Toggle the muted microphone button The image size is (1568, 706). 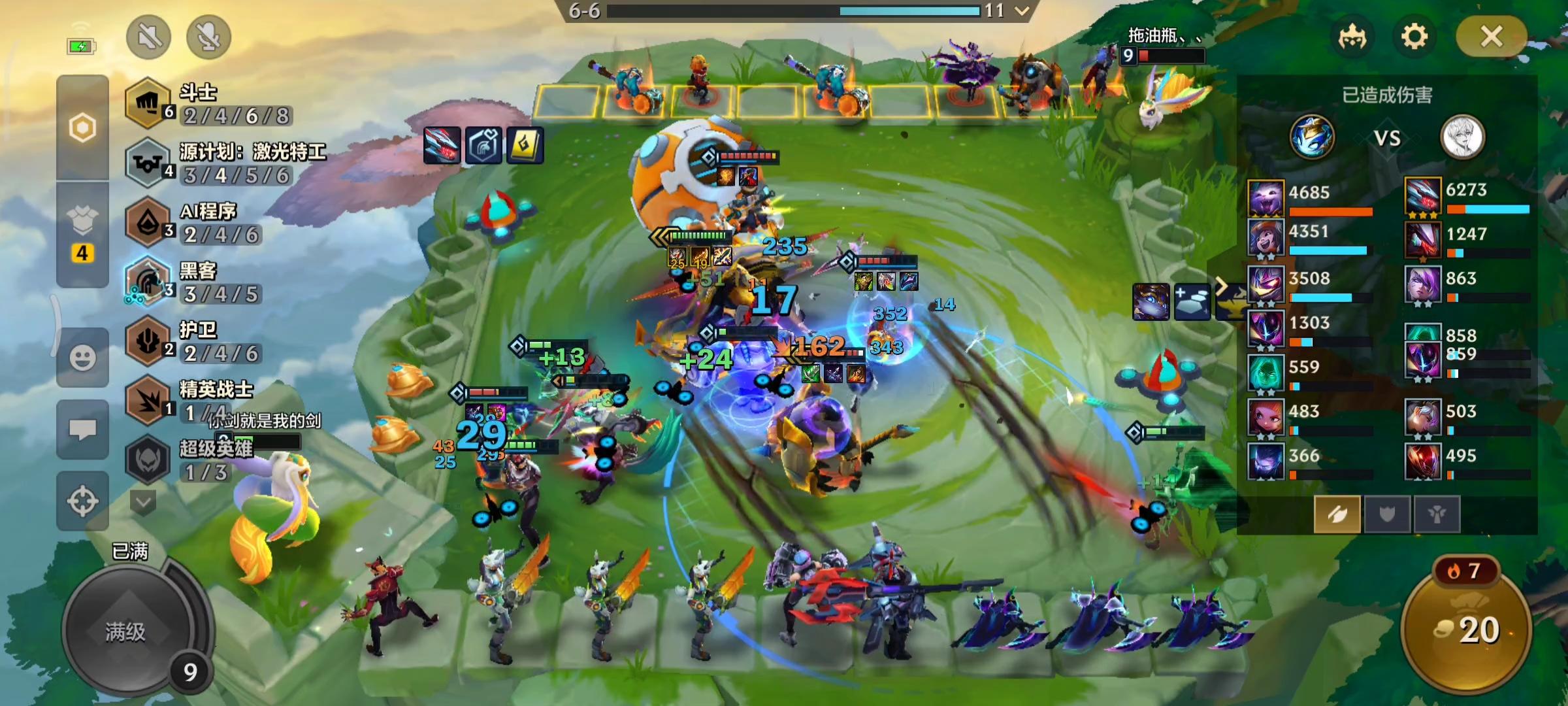[x=208, y=37]
